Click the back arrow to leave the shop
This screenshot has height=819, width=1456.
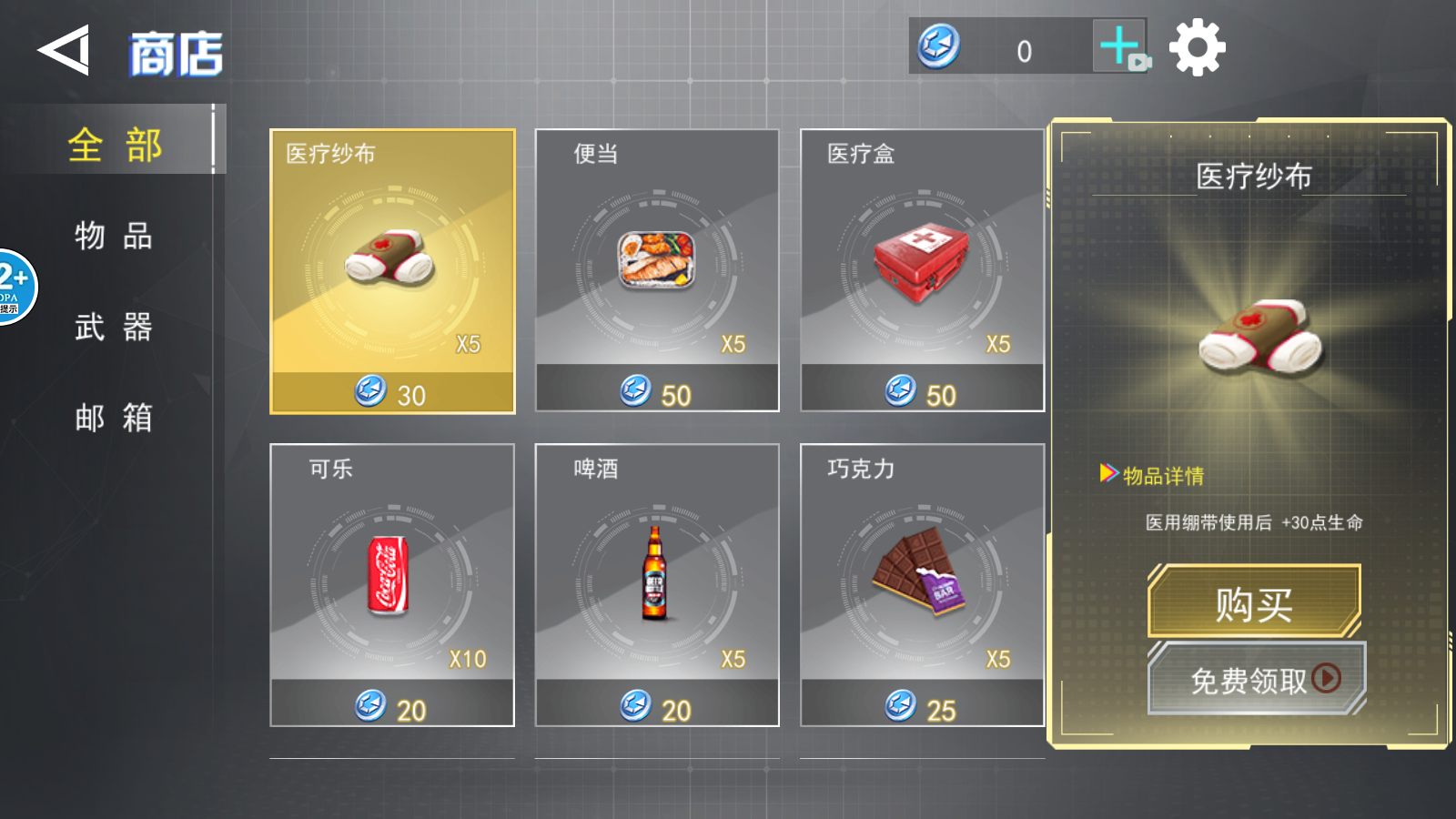[x=62, y=50]
